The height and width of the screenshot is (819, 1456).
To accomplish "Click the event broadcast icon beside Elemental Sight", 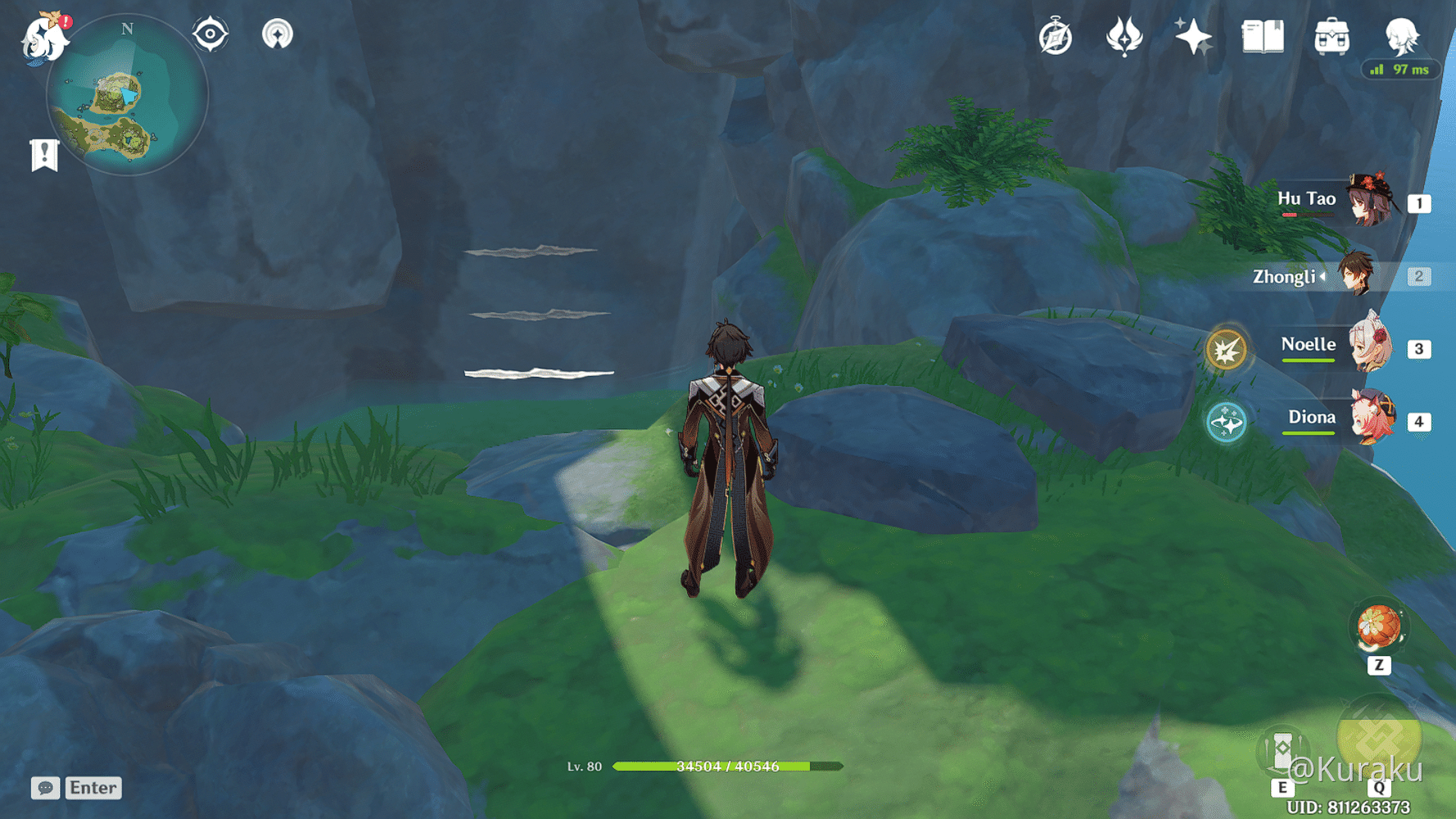I will tap(279, 34).
